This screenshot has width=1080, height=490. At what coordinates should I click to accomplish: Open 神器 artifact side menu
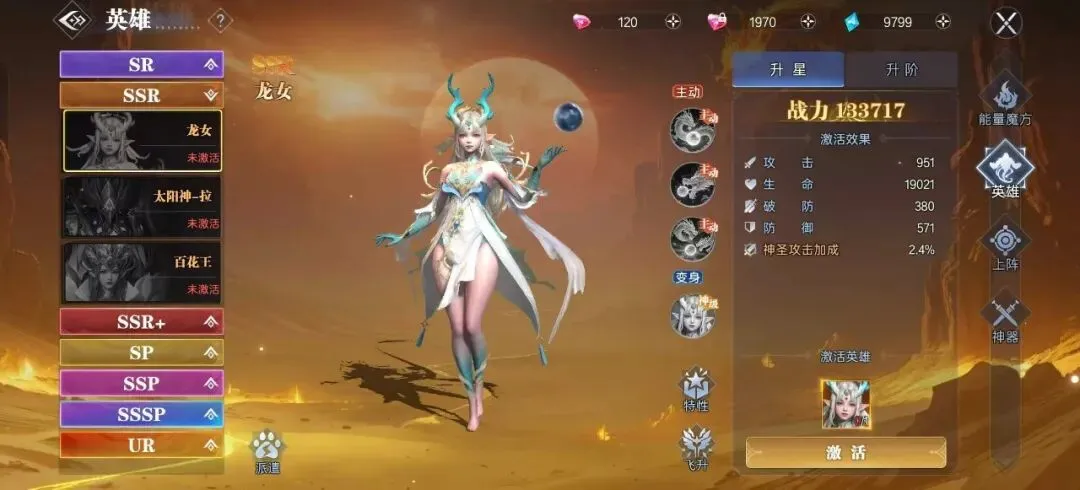point(1005,317)
